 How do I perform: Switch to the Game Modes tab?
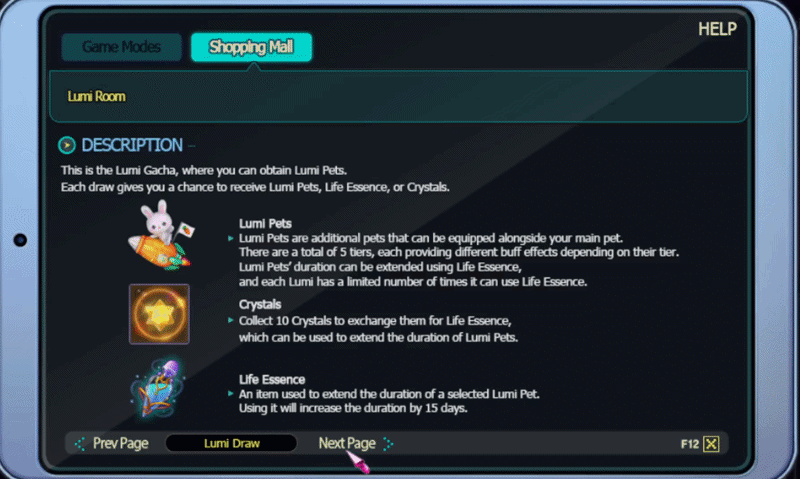pyautogui.click(x=121, y=47)
